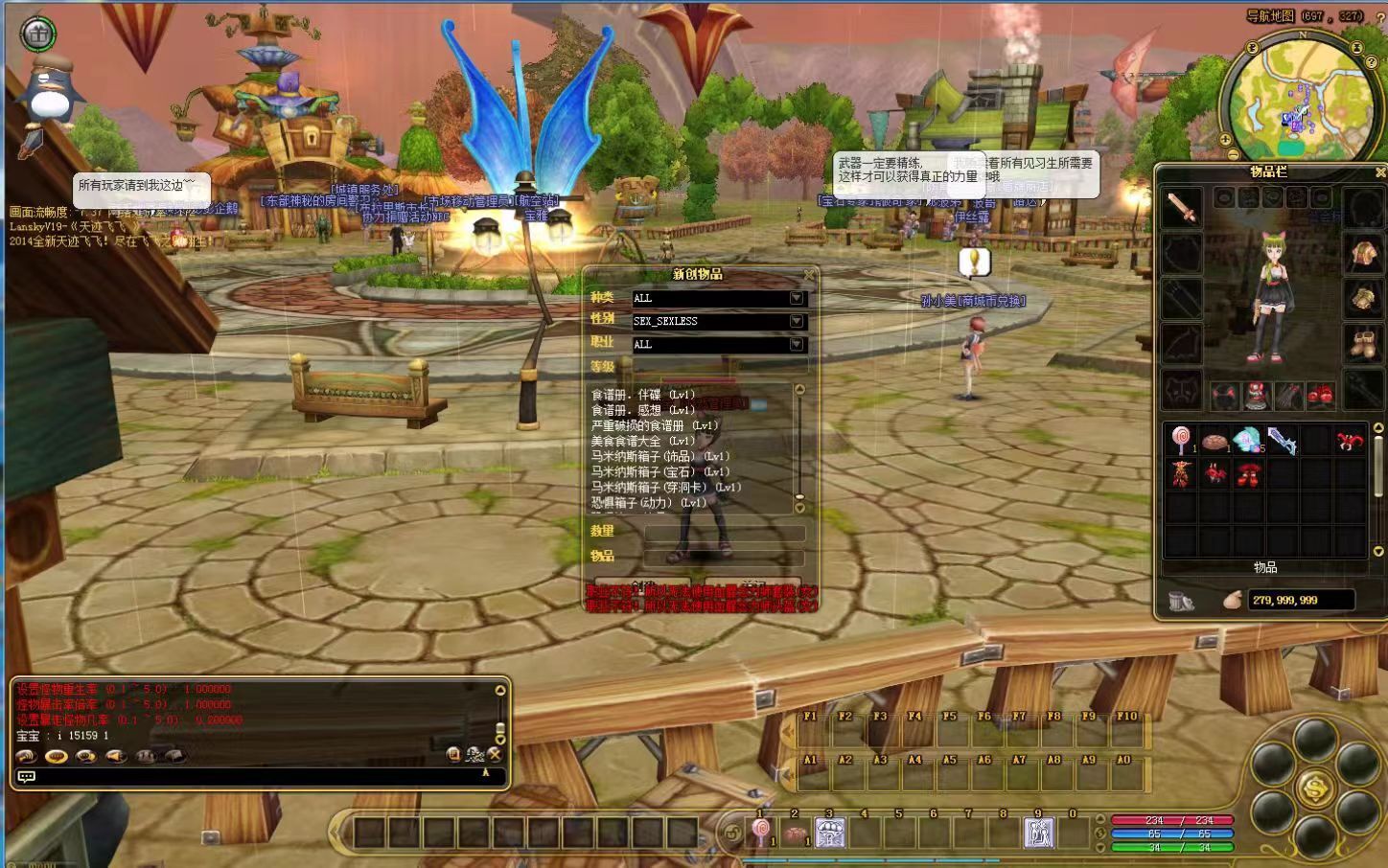The height and width of the screenshot is (868, 1388).
Task: Open the 种类 category dropdown
Action: [x=797, y=298]
